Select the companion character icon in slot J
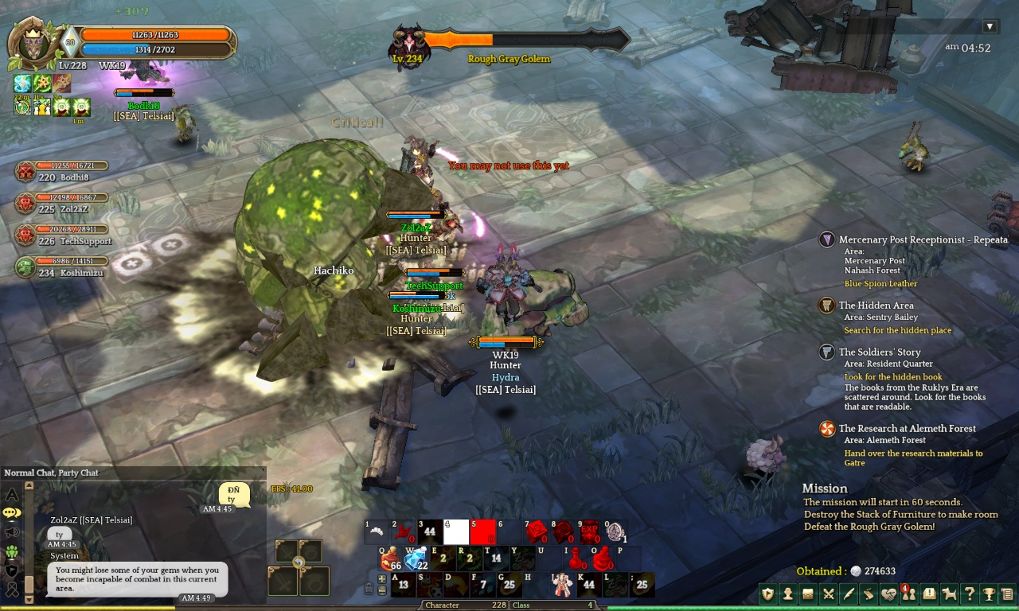This screenshot has height=611, width=1019. (x=561, y=584)
